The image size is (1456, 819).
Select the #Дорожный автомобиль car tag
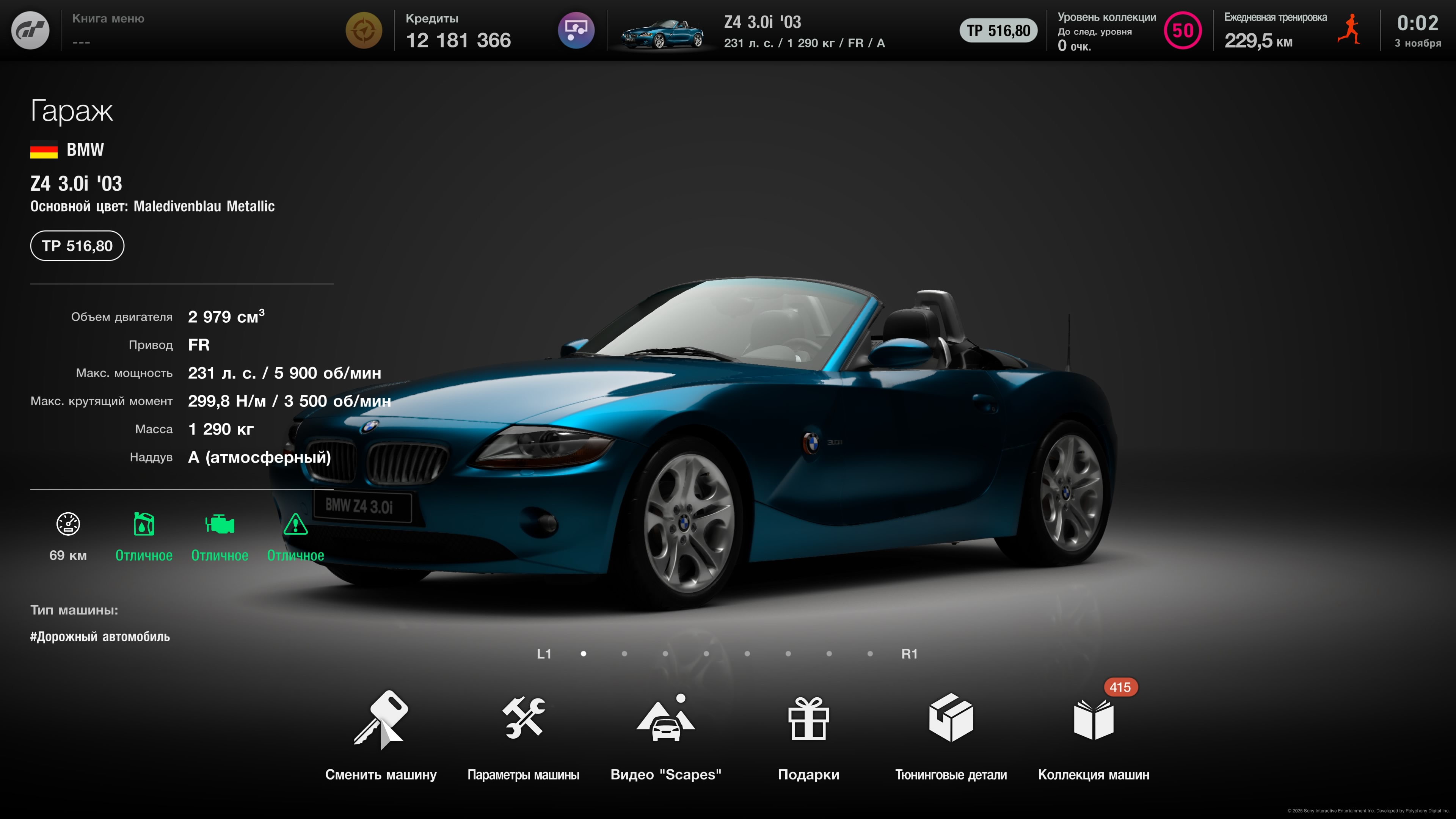click(100, 637)
